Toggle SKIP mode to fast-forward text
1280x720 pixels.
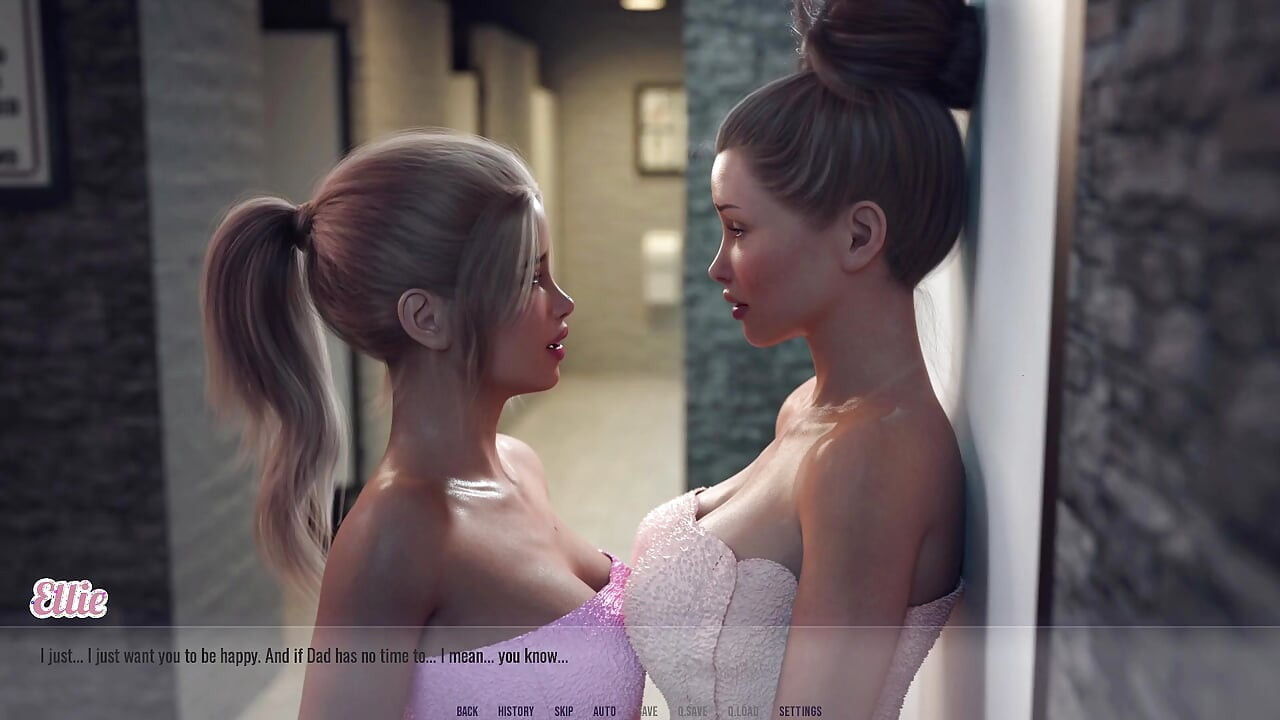(x=564, y=712)
